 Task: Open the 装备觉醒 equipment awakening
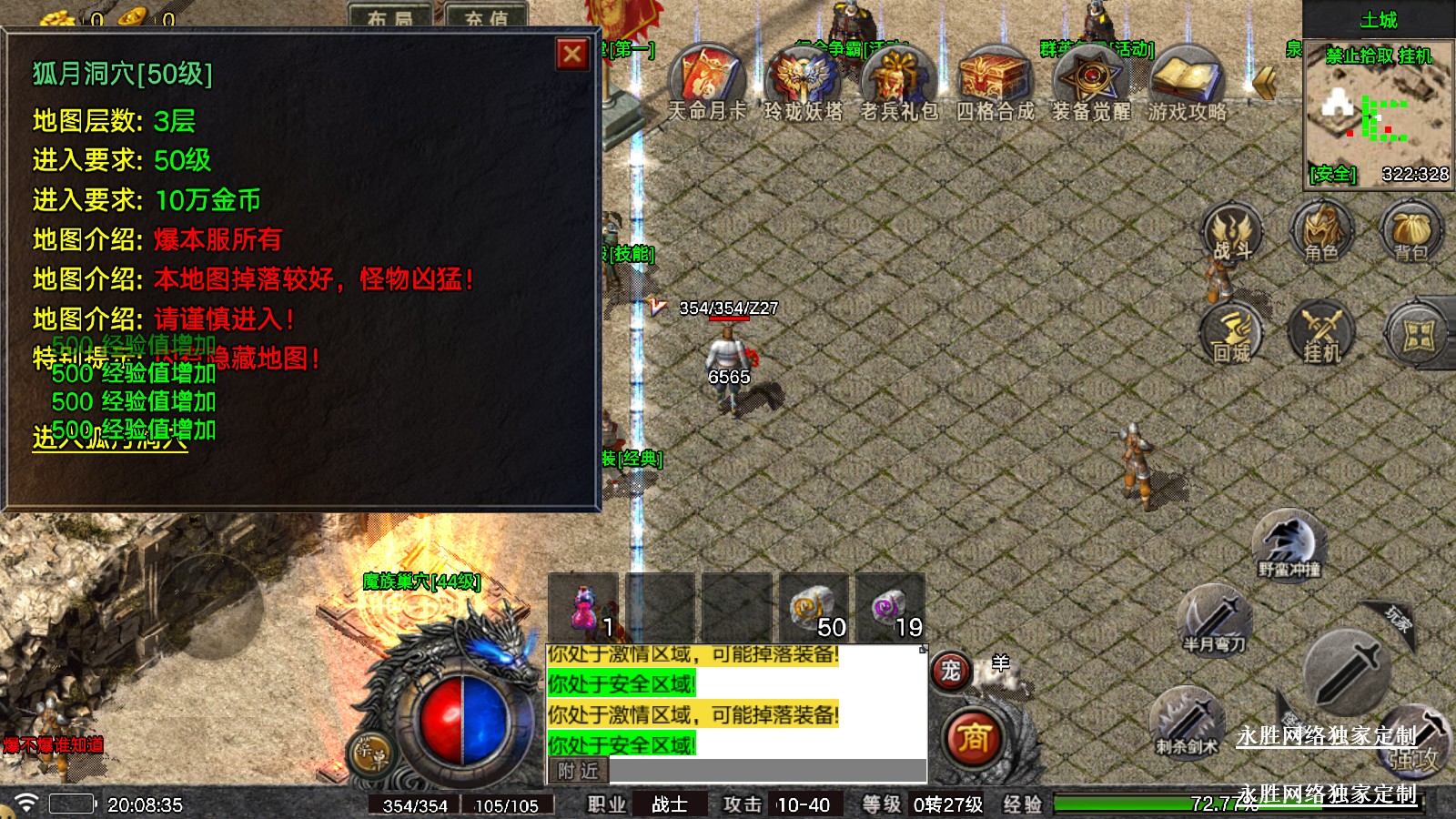click(x=1090, y=77)
